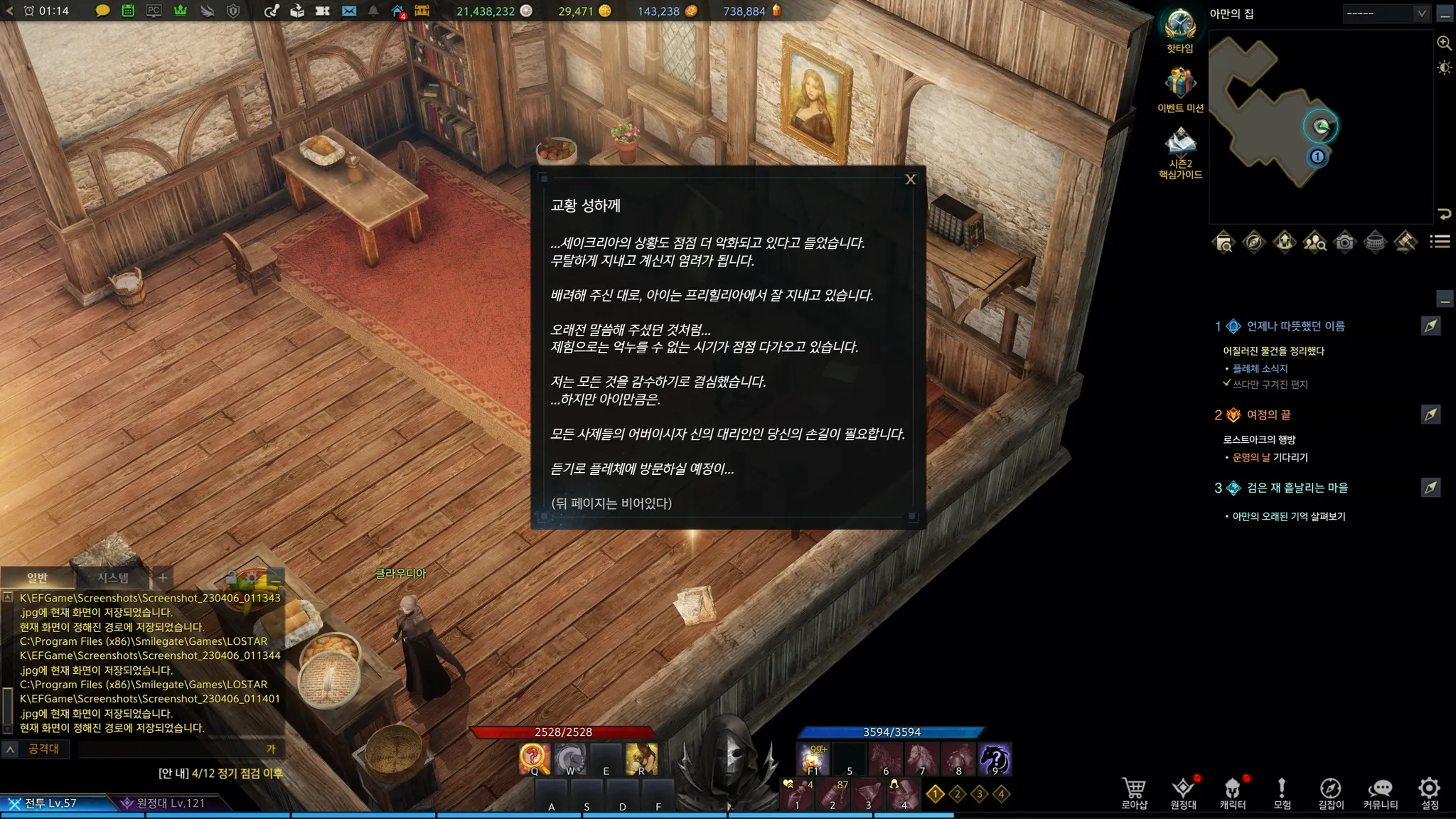This screenshot has height=819, width=1456.
Task: Open the 이벤트 미션 gift icon
Action: pos(1180,85)
